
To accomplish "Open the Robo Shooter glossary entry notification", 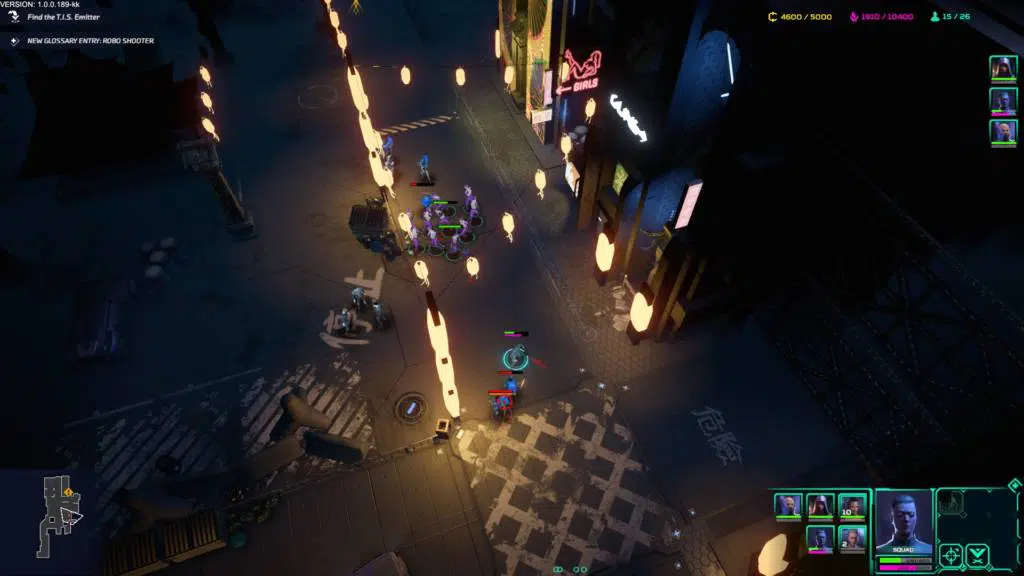I will (90, 41).
